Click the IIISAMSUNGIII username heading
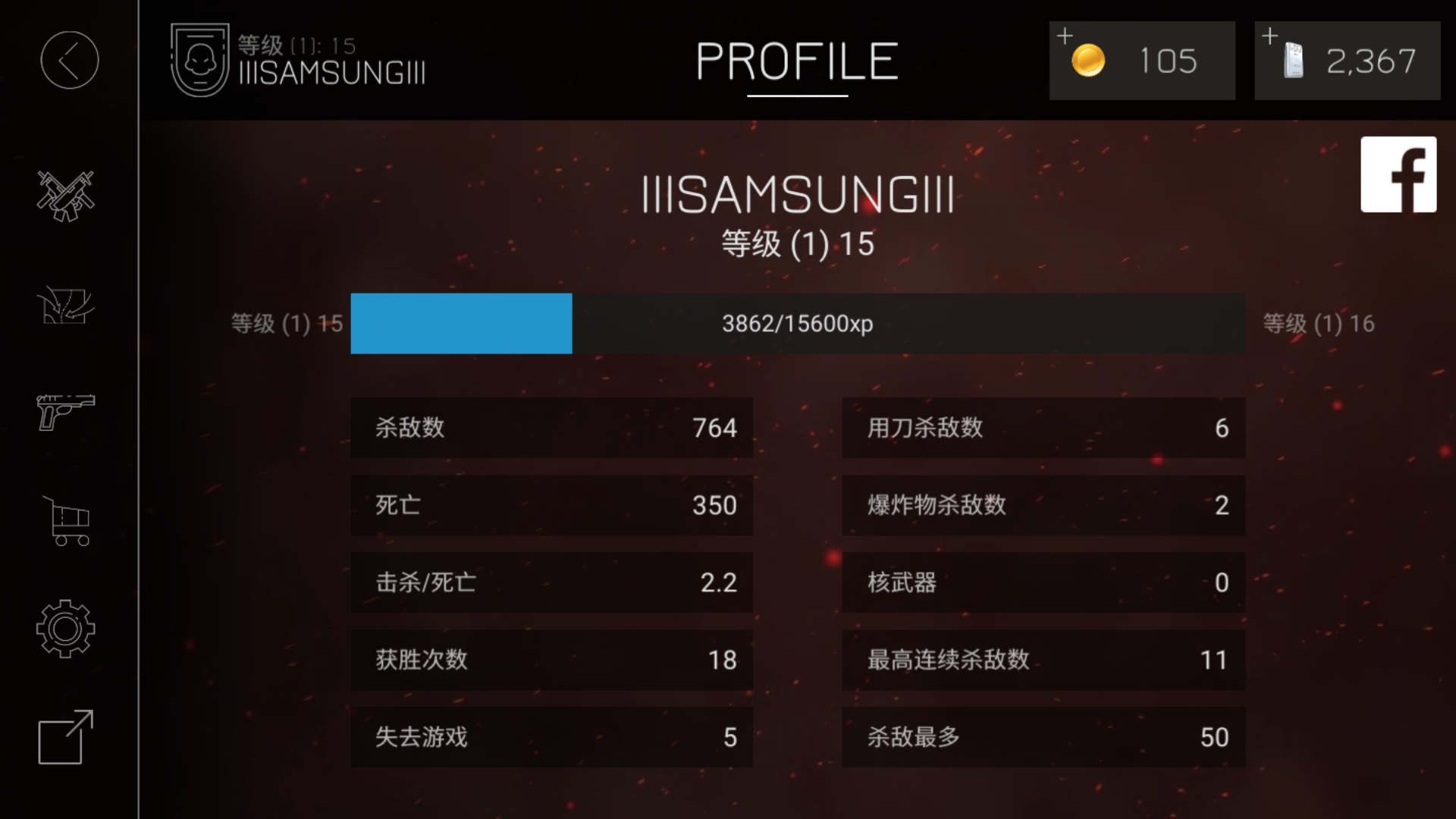The width and height of the screenshot is (1456, 819). 798,196
